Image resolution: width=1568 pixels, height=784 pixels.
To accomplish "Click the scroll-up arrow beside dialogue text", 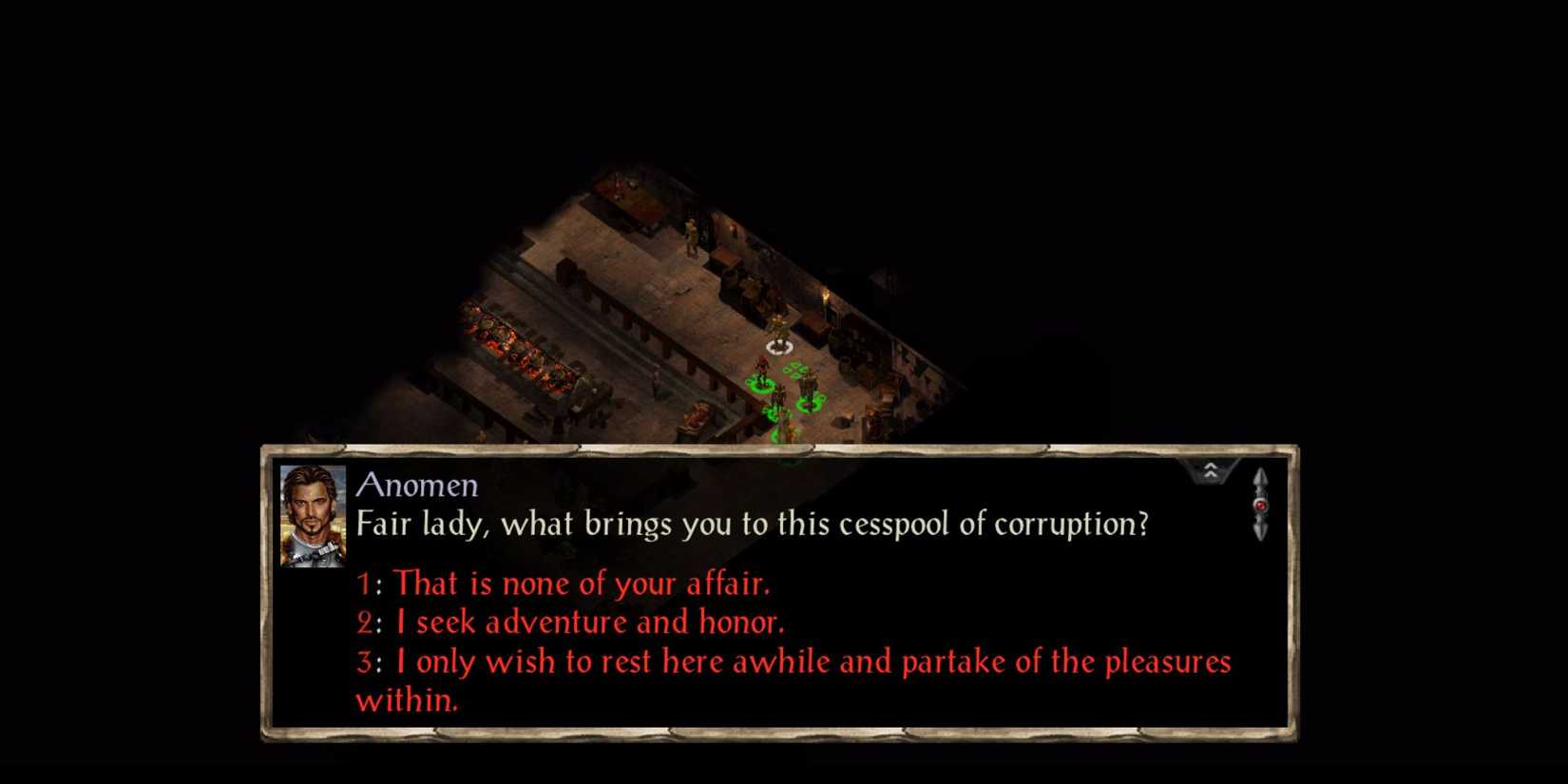I will [x=1261, y=475].
